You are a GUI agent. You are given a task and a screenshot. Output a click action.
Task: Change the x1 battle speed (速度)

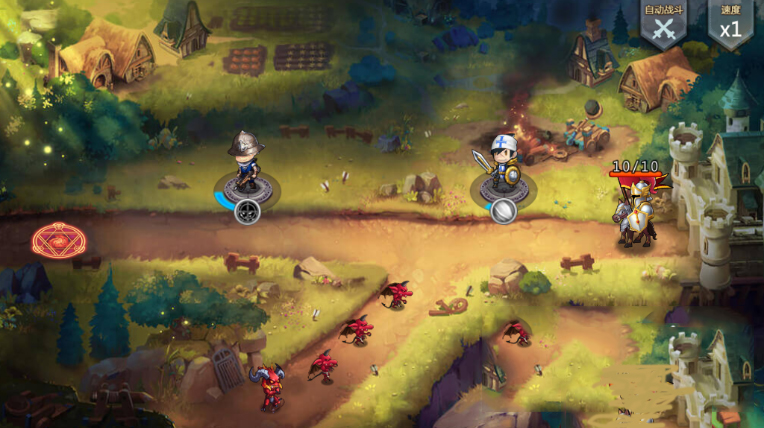[730, 24]
